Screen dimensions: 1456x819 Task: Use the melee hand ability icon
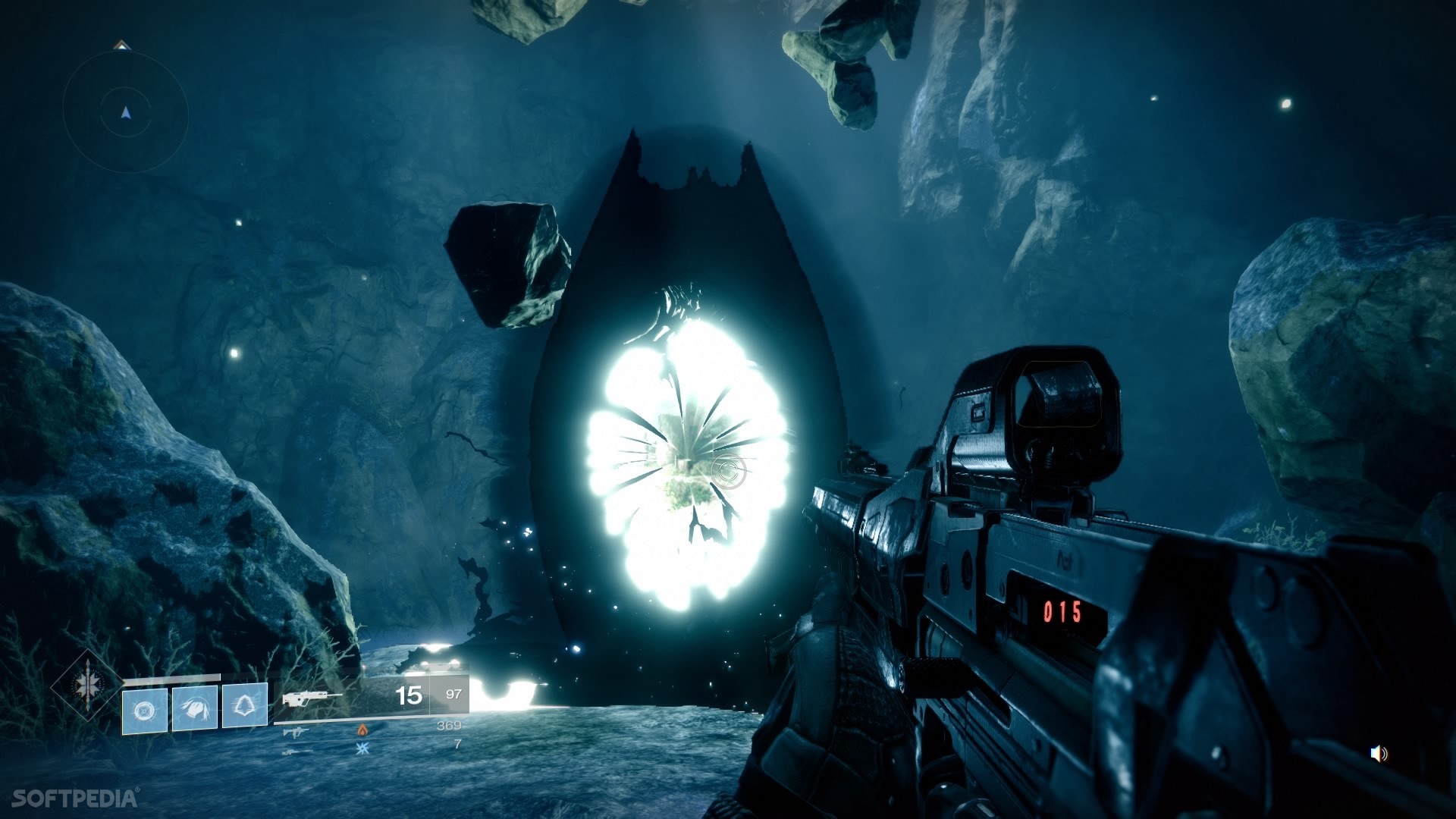195,708
